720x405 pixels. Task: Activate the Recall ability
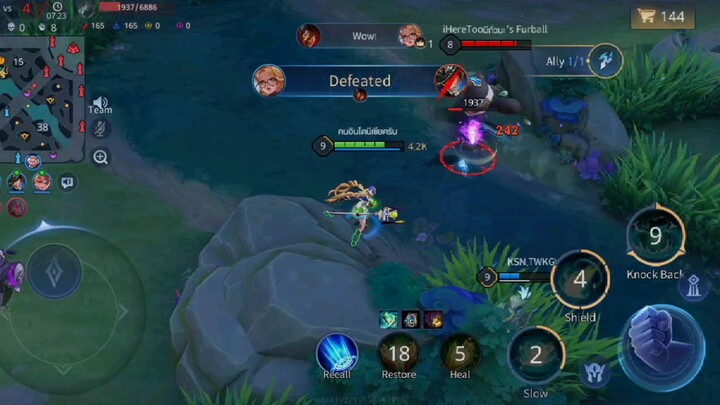[337, 354]
